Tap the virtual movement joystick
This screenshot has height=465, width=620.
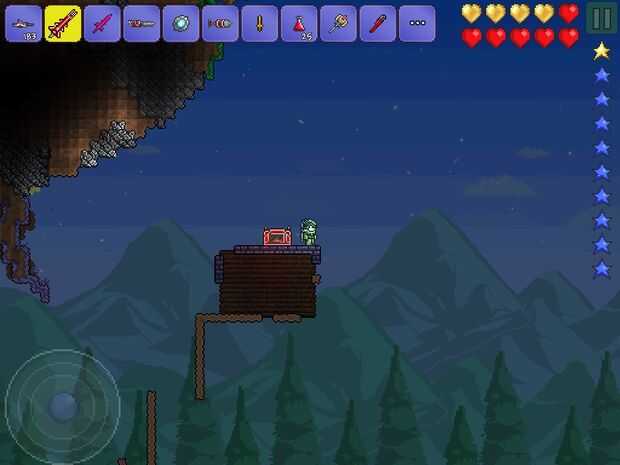pos(62,405)
